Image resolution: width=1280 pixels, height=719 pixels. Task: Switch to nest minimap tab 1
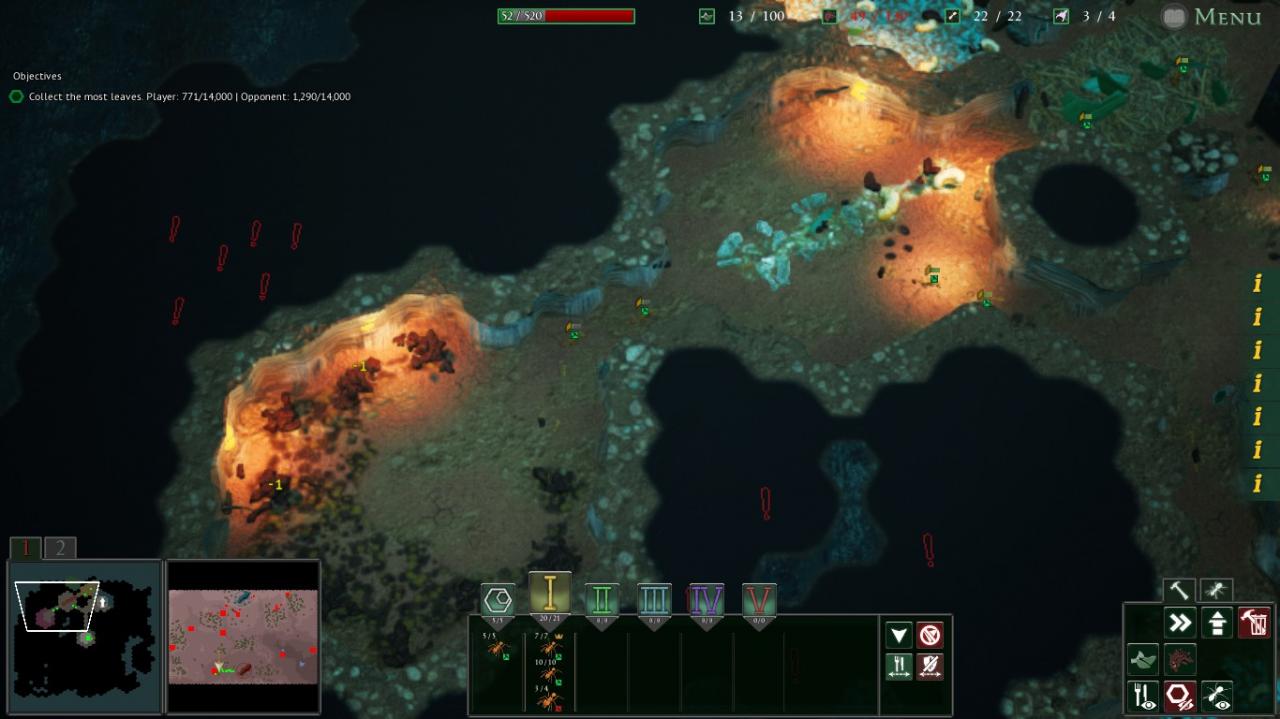[26, 548]
